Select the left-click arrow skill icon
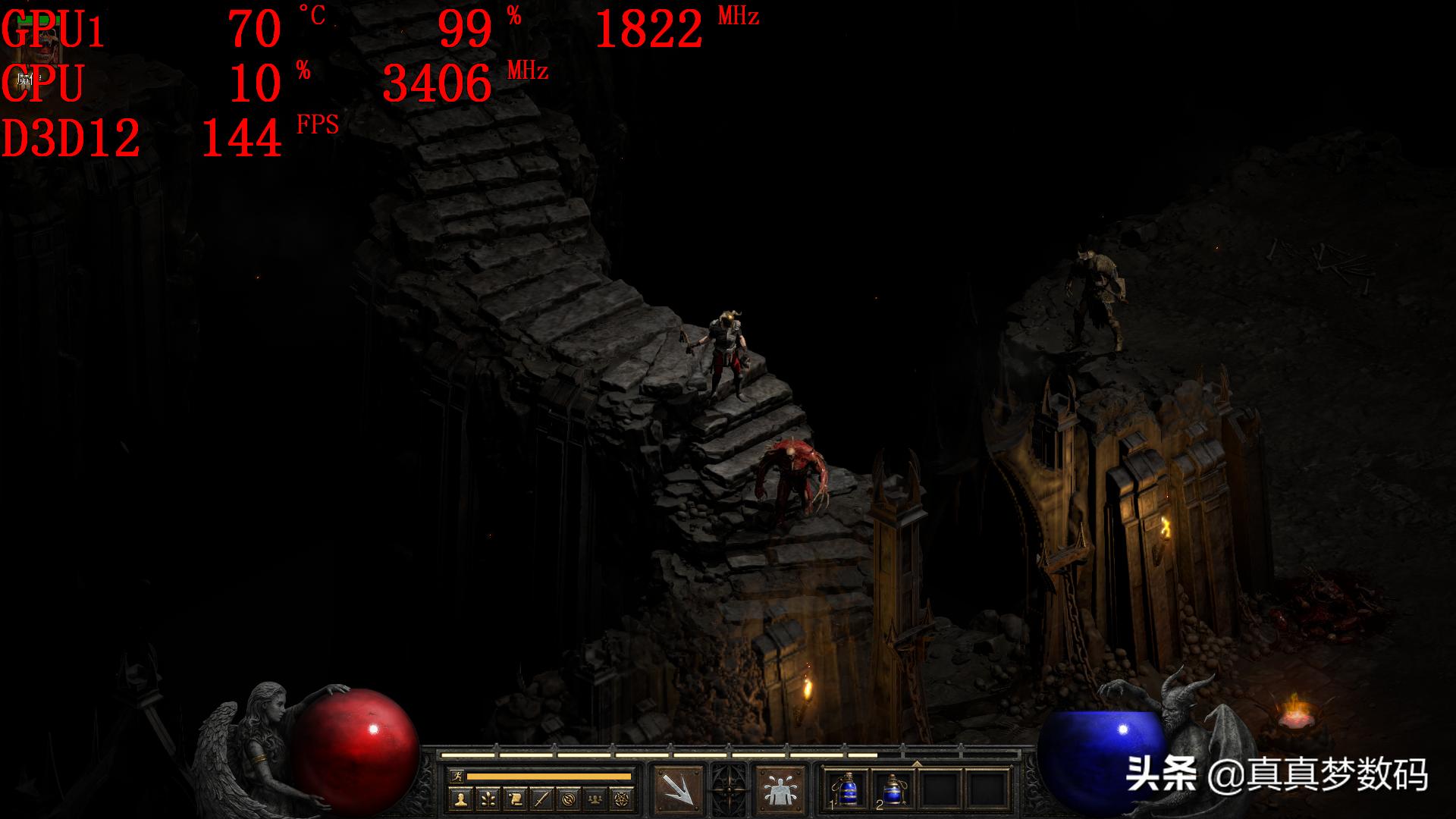The image size is (1456, 819). pos(677,791)
